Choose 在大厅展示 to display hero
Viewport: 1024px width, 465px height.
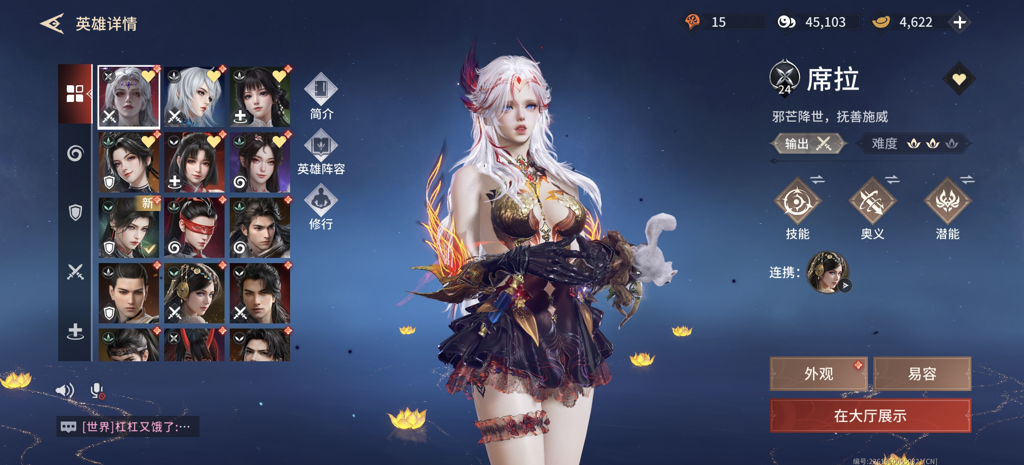point(870,415)
